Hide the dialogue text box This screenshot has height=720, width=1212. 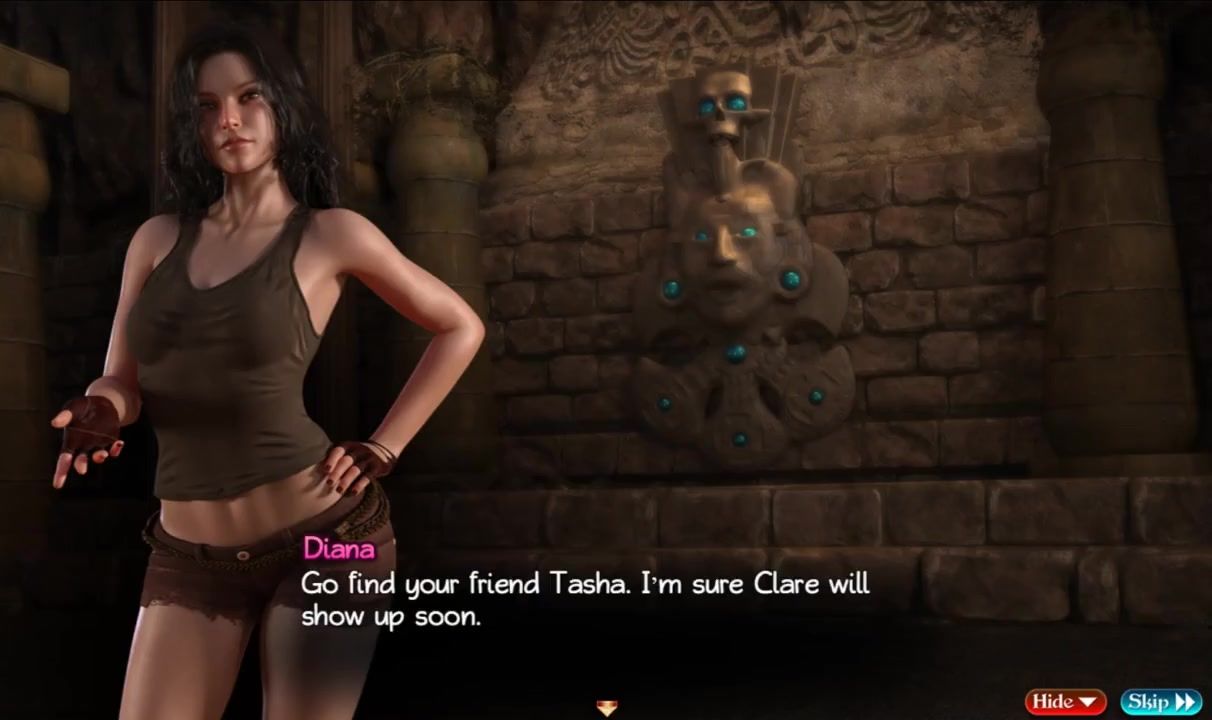[1065, 701]
